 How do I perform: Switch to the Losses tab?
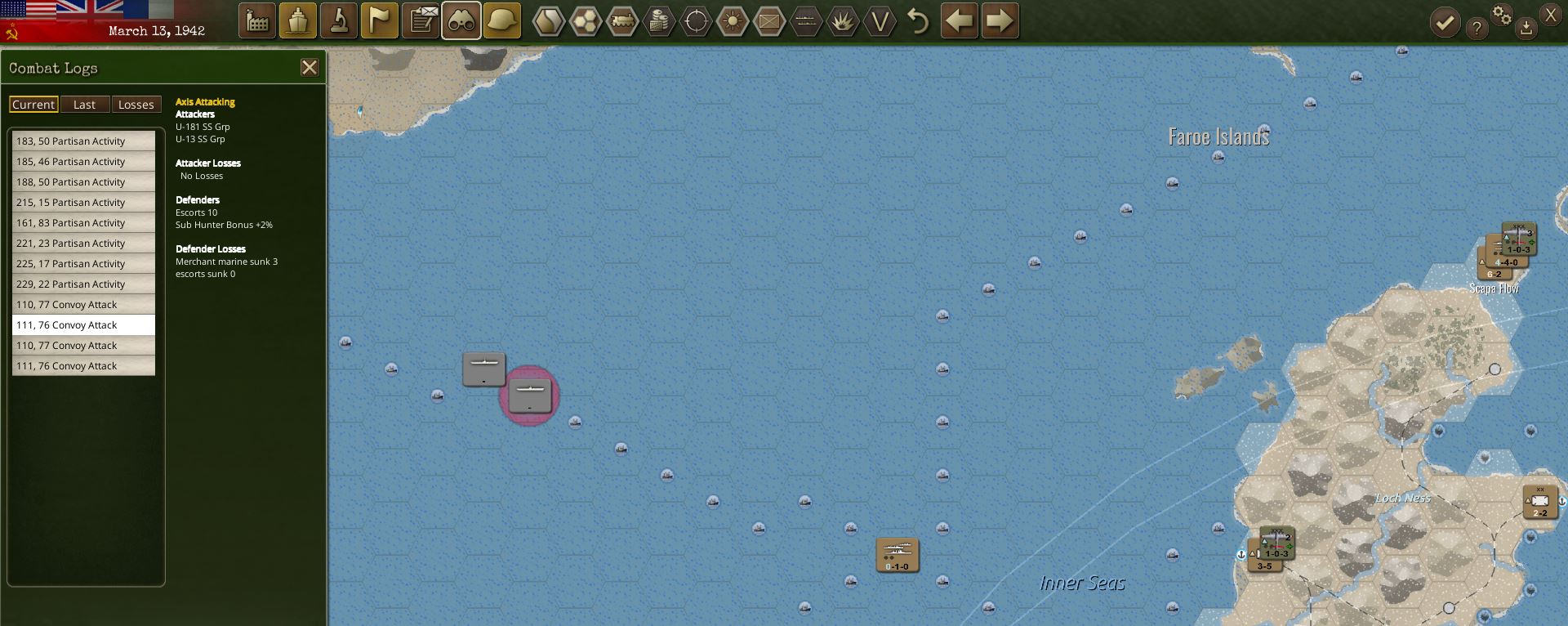136,104
